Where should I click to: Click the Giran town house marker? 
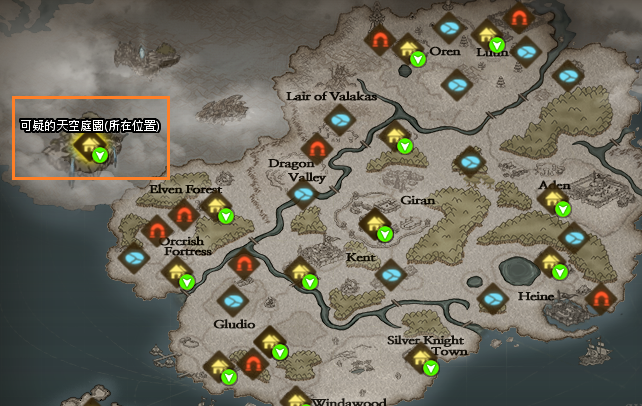pos(376,223)
